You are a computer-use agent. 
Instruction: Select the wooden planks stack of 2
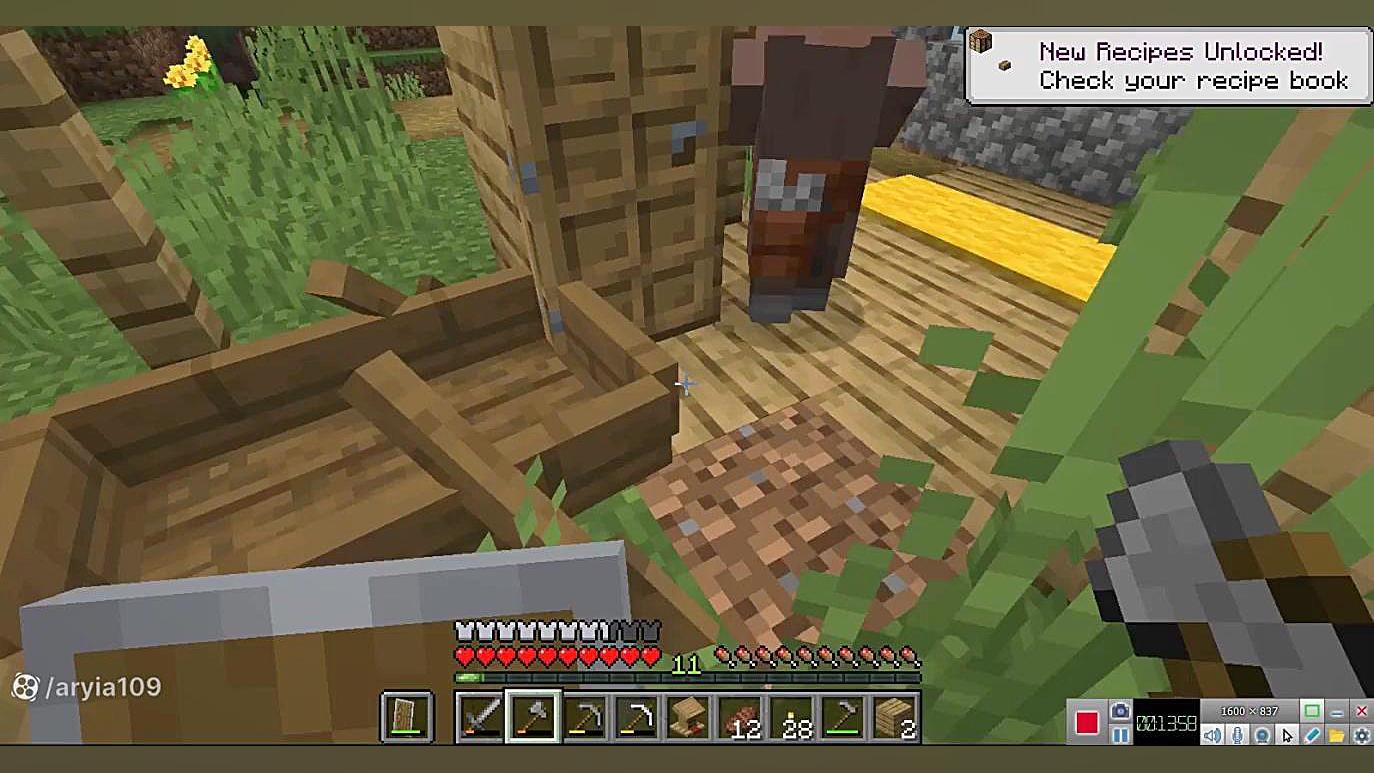(896, 717)
